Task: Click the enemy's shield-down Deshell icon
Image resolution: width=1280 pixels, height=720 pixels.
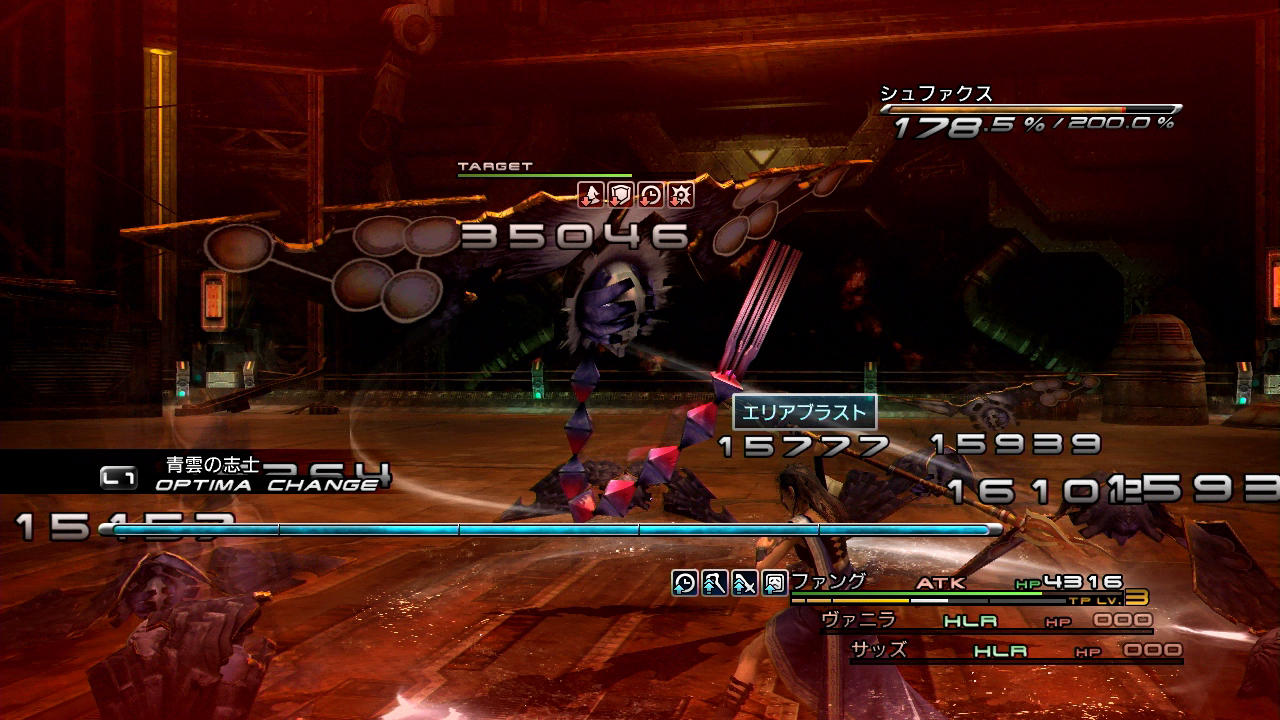Action: point(621,194)
